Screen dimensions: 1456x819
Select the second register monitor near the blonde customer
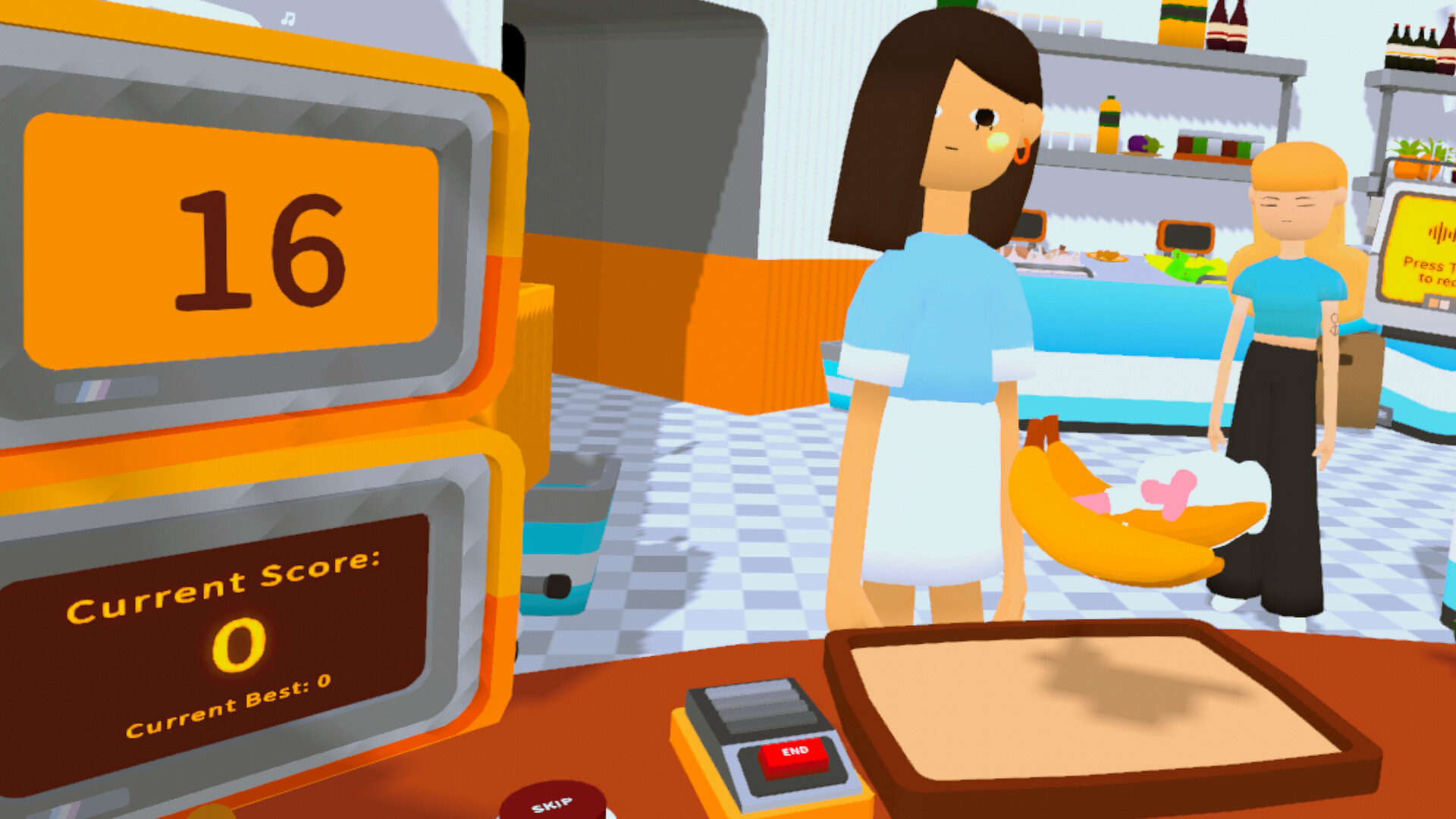pyautogui.click(x=1185, y=235)
